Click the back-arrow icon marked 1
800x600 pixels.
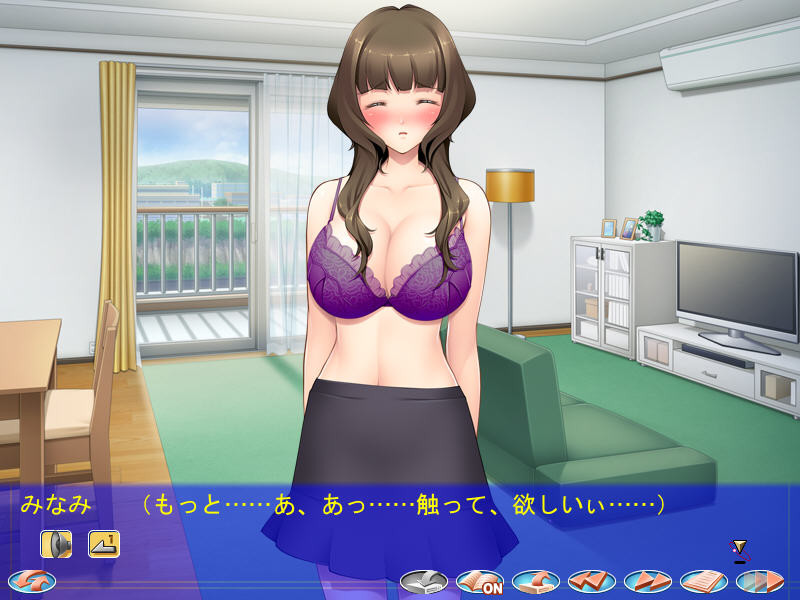(104, 544)
